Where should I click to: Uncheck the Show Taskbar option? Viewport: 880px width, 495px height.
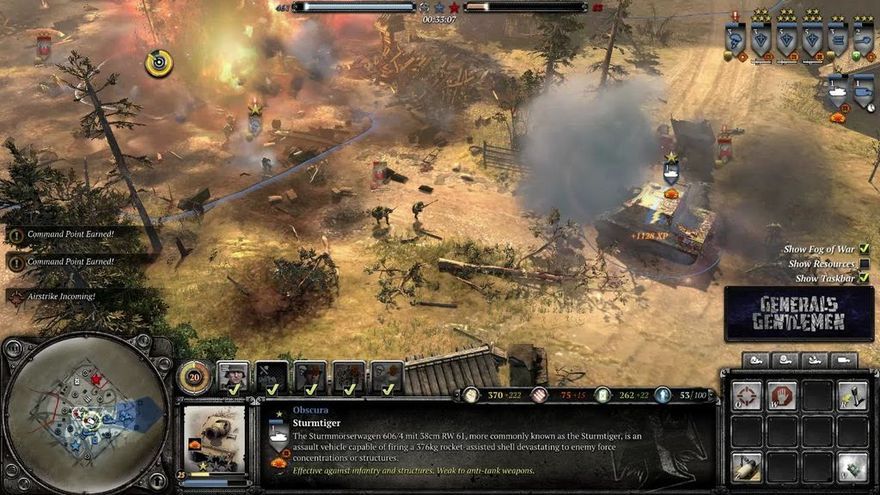pyautogui.click(x=863, y=278)
